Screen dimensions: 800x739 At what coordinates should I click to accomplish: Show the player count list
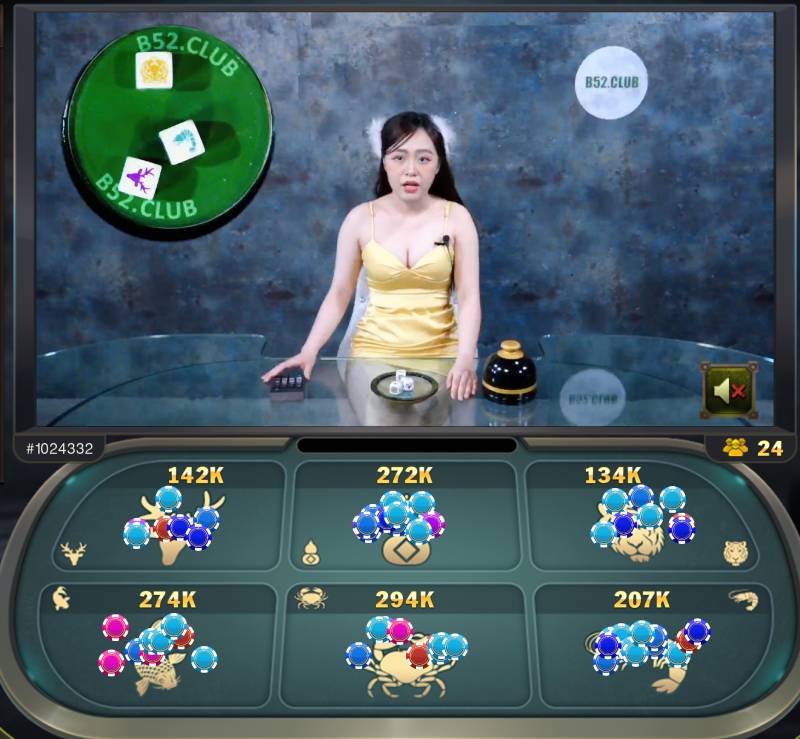click(x=754, y=447)
